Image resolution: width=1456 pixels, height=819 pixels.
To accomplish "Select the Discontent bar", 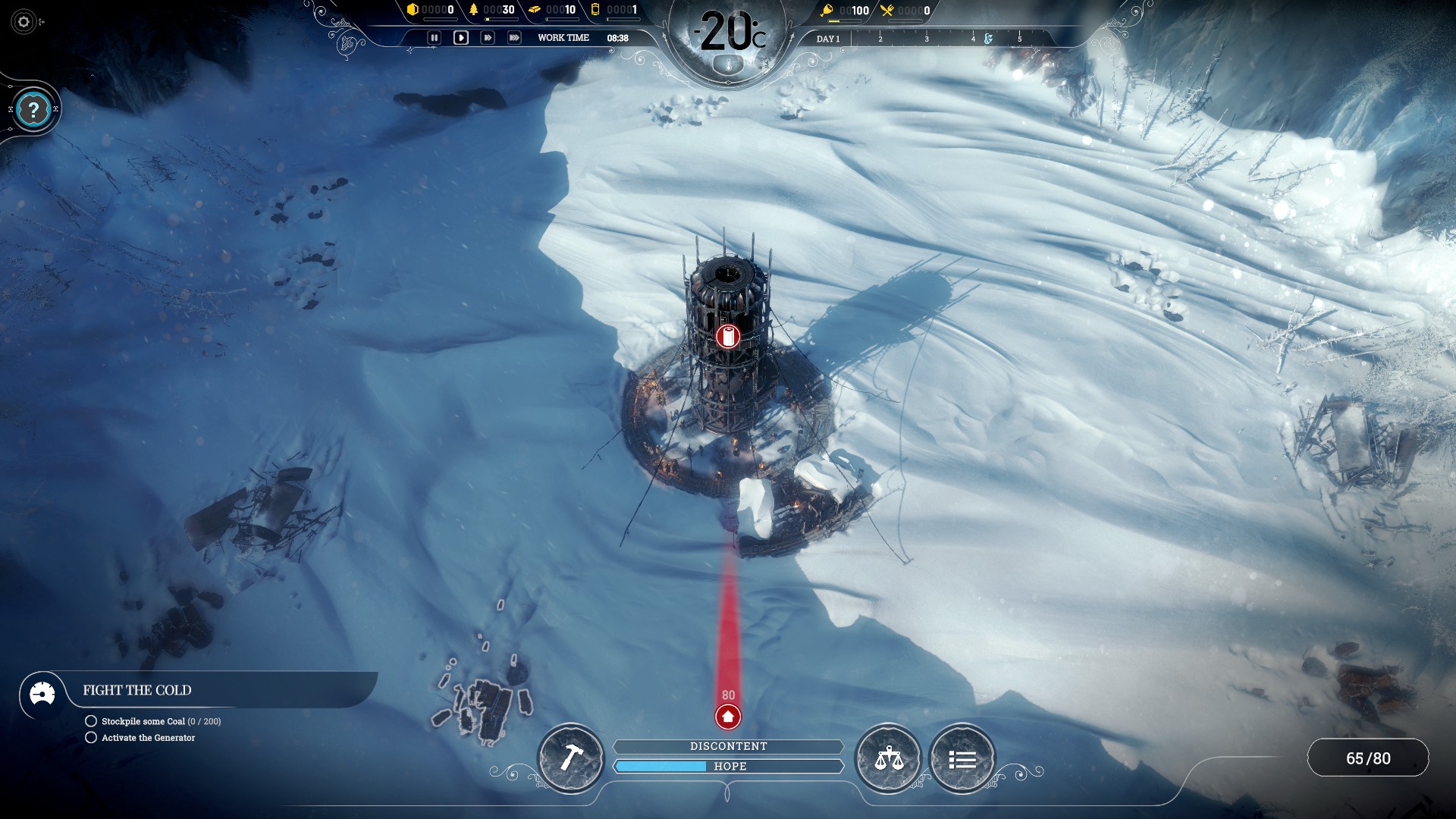I will (x=728, y=746).
